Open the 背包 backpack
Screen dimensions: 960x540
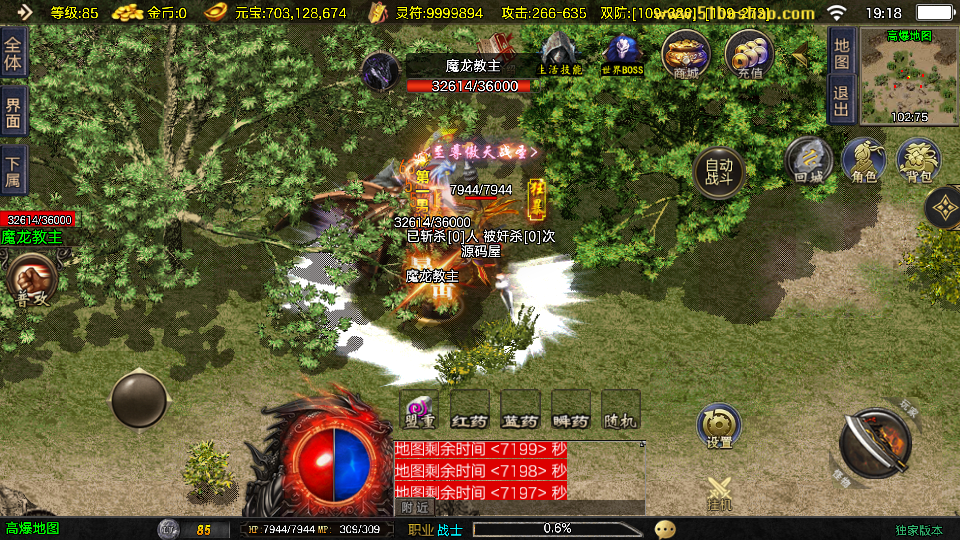(x=918, y=161)
